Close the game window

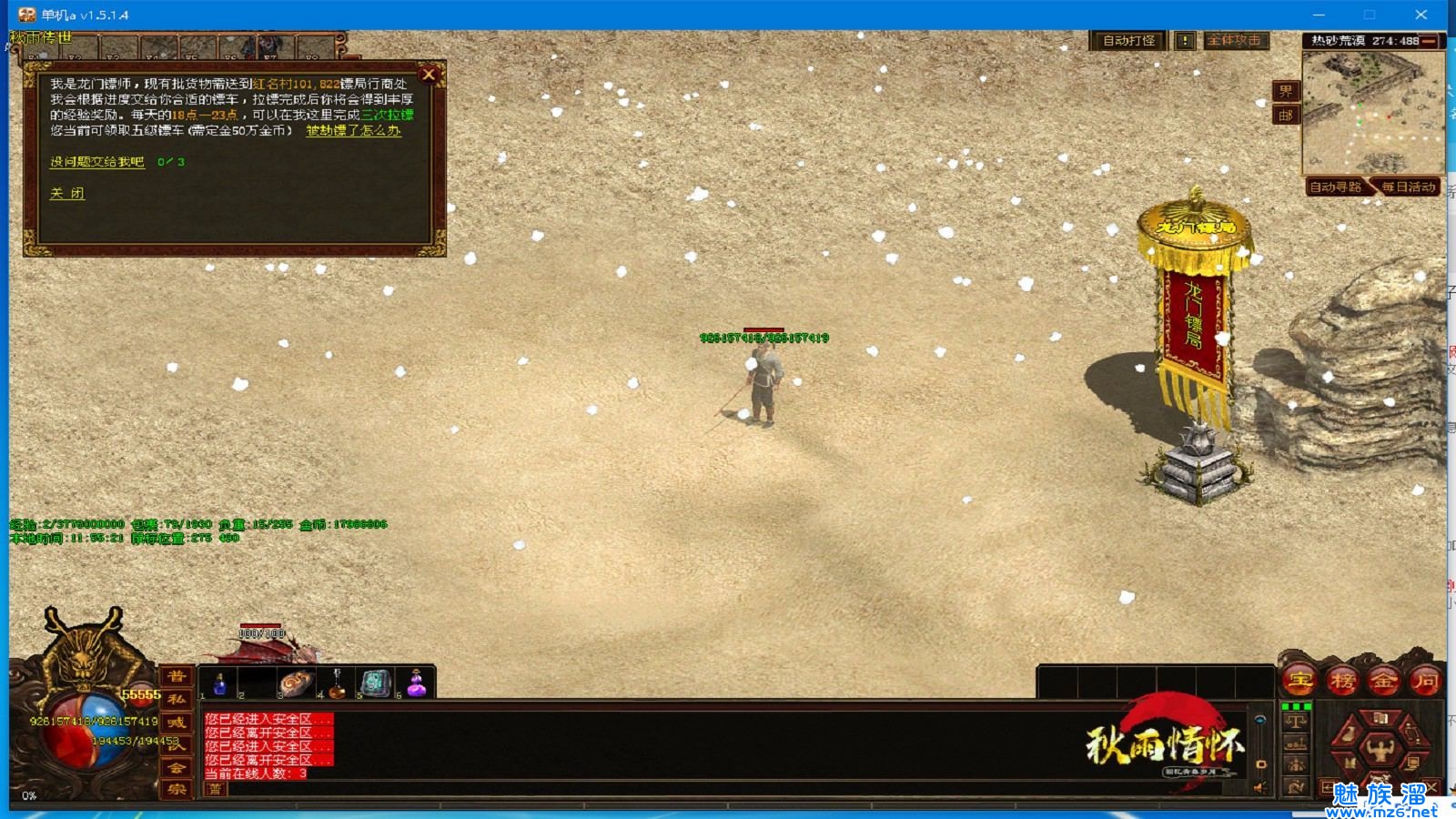click(x=1421, y=15)
